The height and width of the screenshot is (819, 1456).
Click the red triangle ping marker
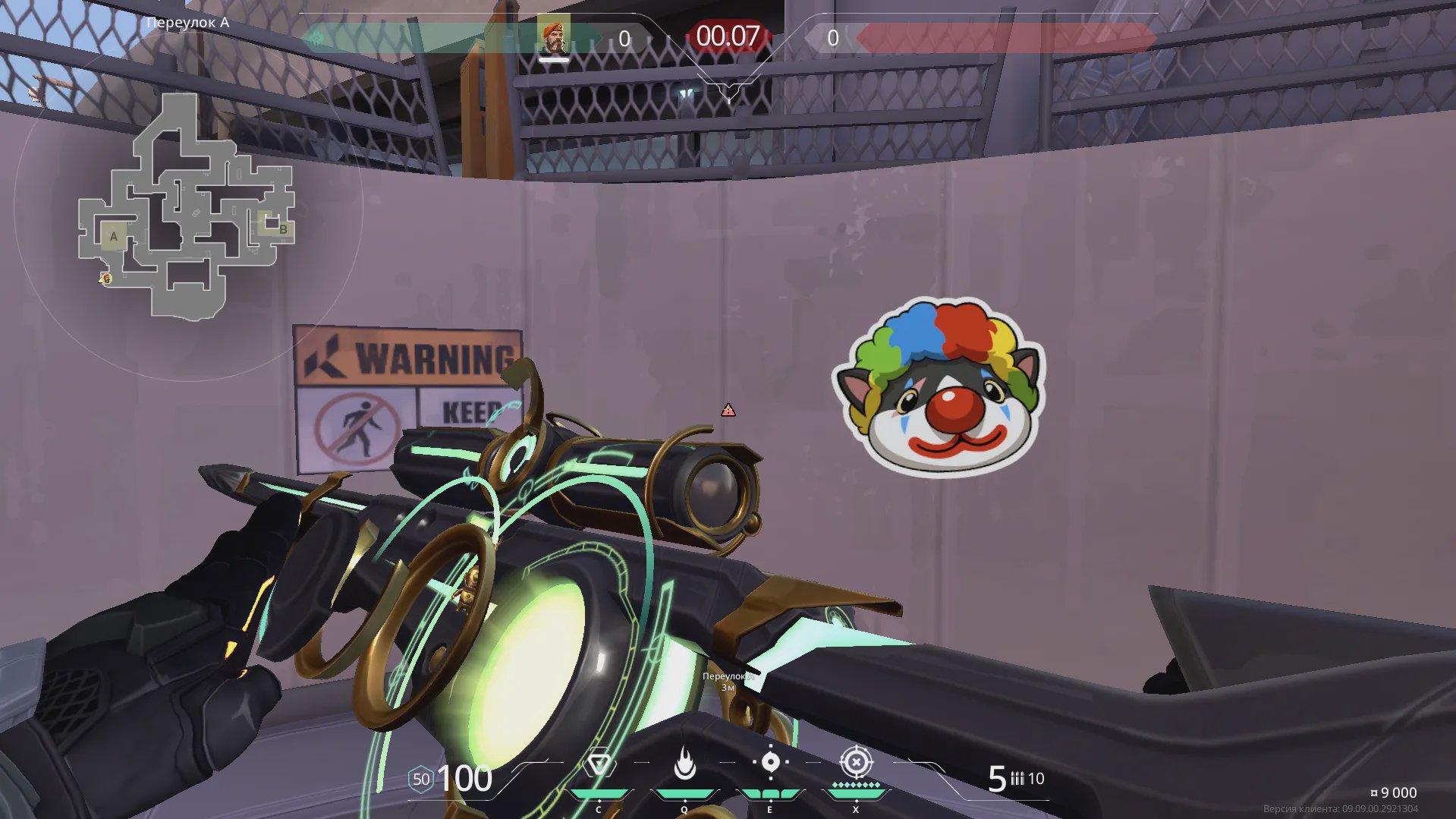coord(728,411)
